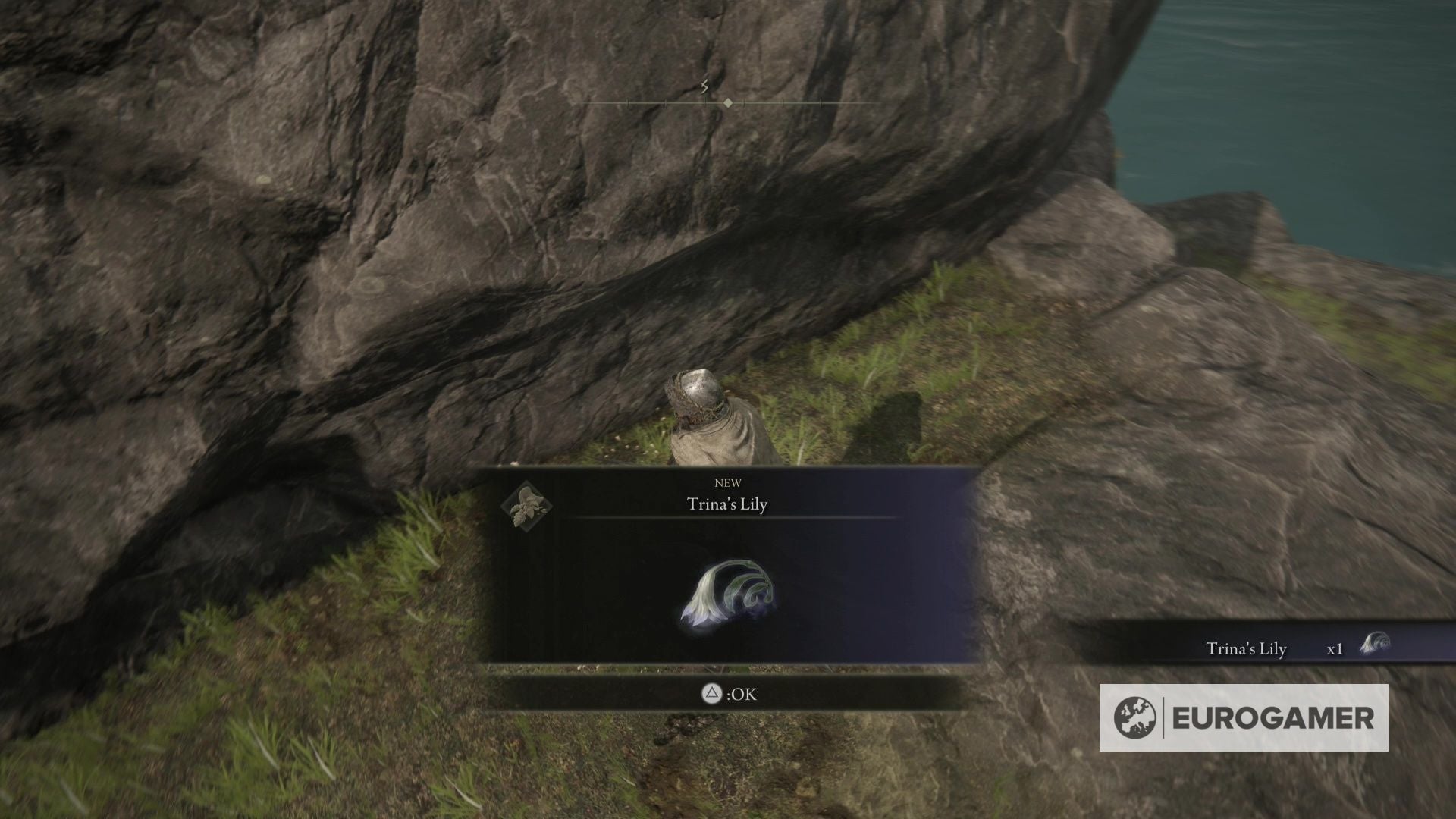This screenshot has height=819, width=1456.
Task: Collapse the item pickup dialog window
Action: pos(728,569)
